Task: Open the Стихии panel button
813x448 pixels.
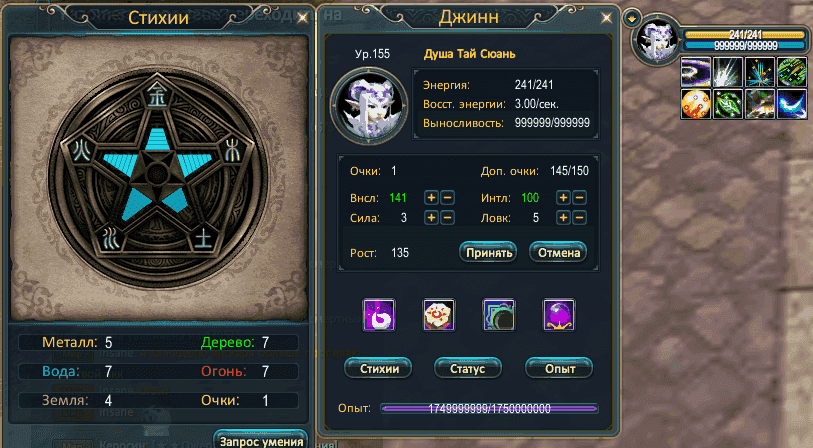Action: pos(379,368)
